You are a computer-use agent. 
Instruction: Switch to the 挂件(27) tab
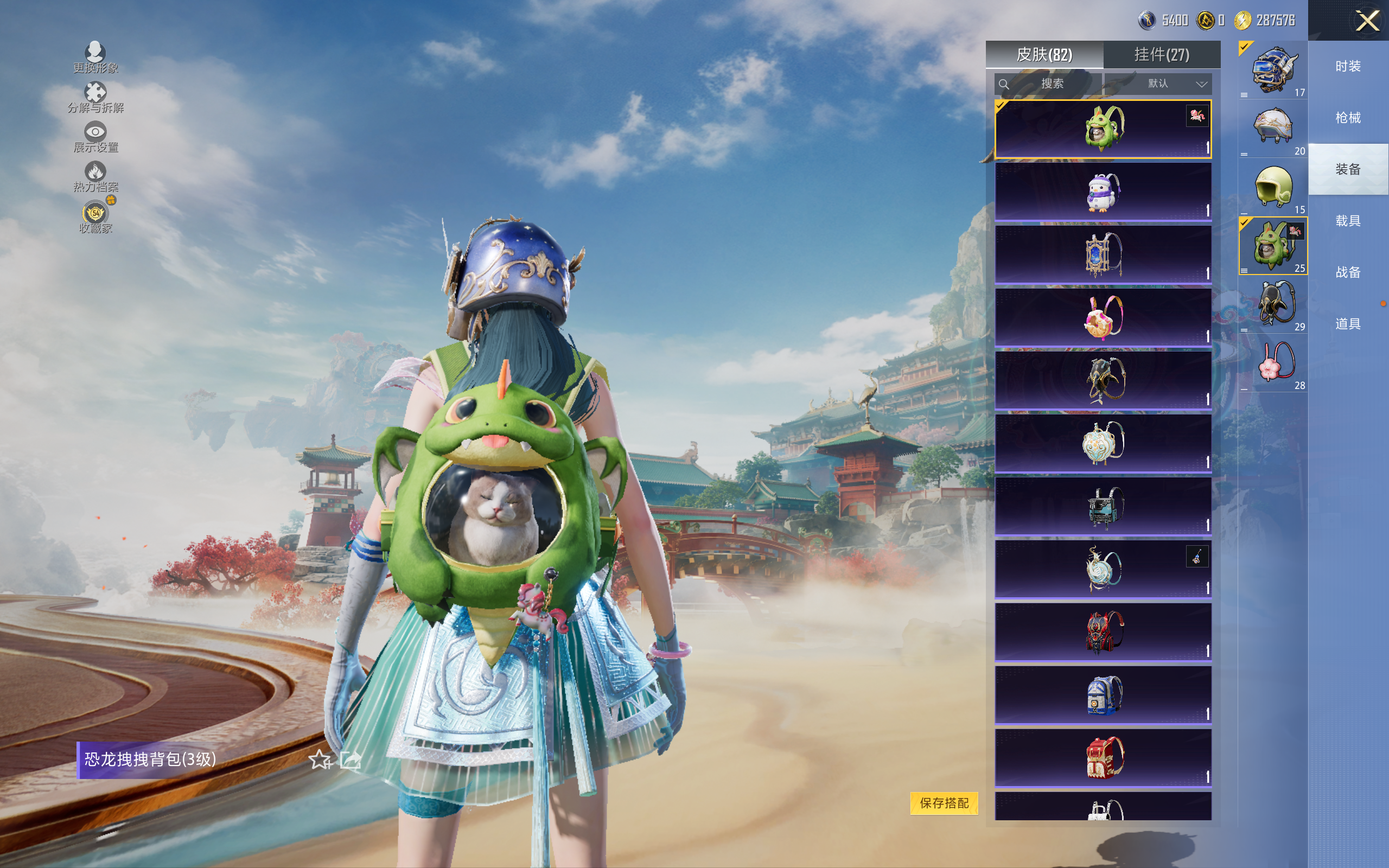point(1161,55)
